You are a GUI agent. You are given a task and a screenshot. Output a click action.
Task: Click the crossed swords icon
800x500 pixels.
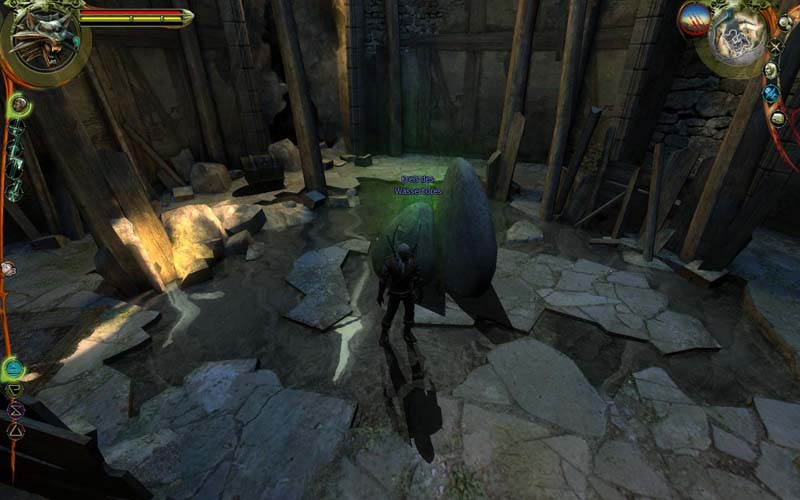776,46
